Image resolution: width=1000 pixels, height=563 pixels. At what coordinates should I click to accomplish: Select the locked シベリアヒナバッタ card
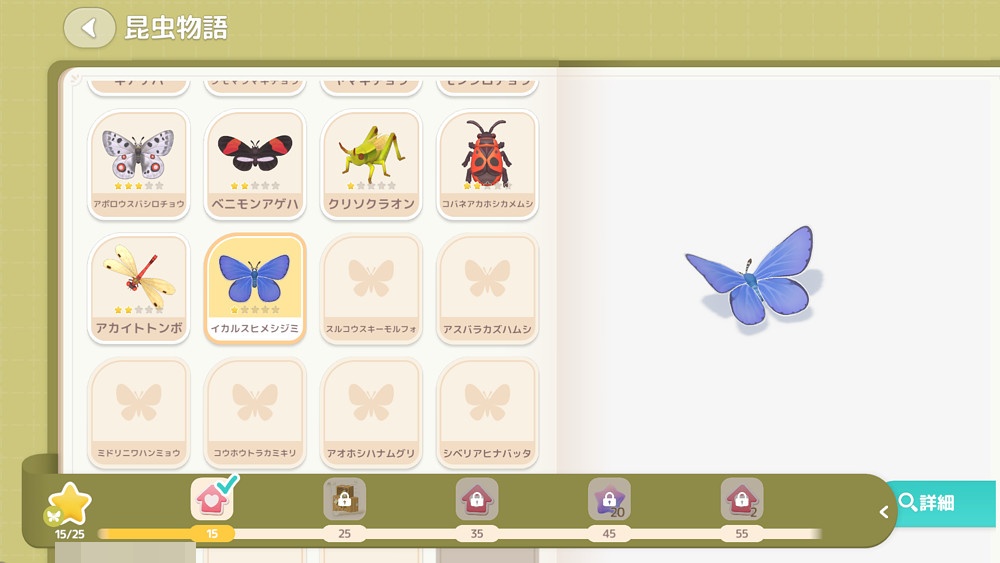[x=487, y=412]
